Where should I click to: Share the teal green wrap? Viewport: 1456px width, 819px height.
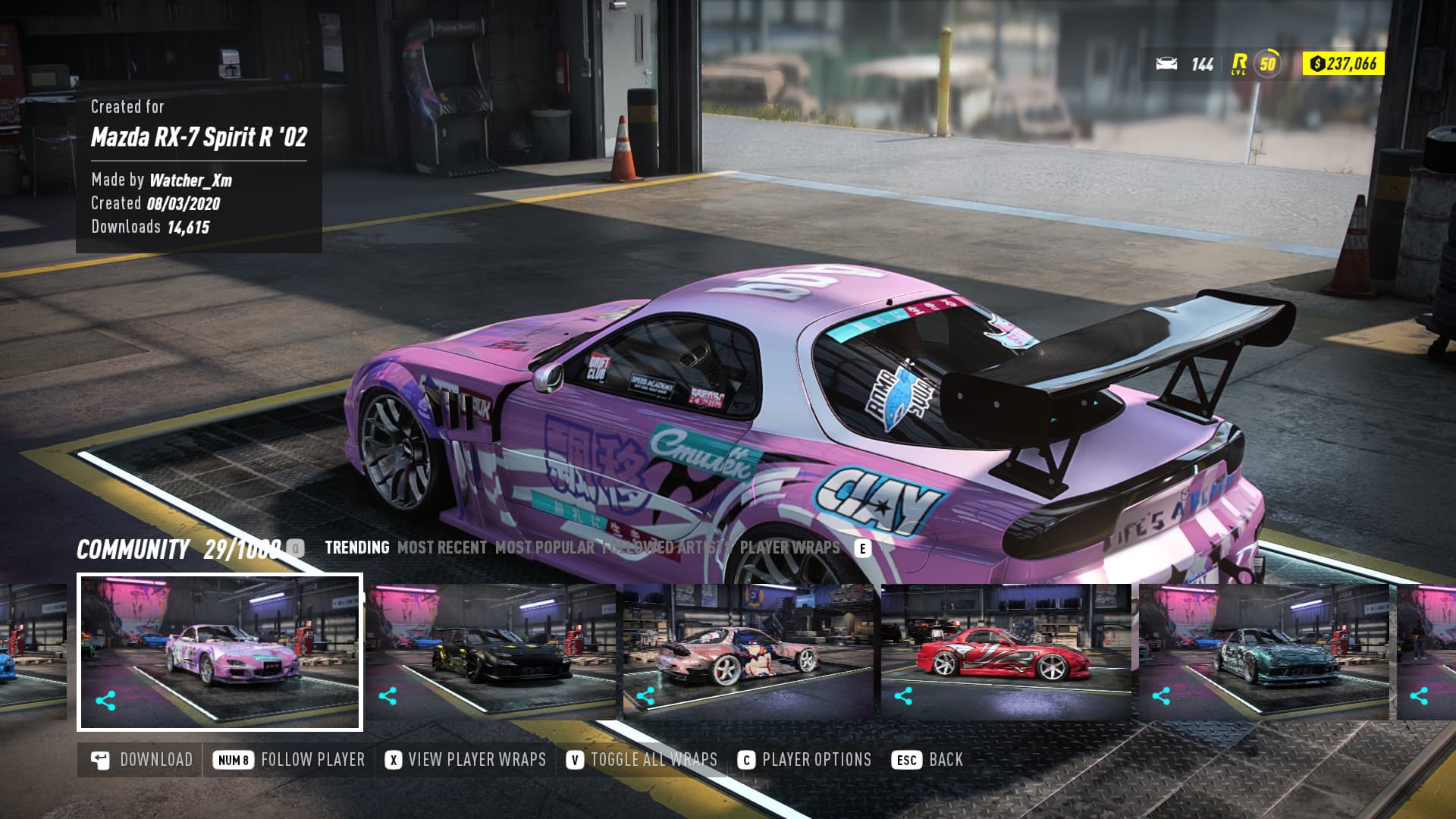(x=1161, y=696)
